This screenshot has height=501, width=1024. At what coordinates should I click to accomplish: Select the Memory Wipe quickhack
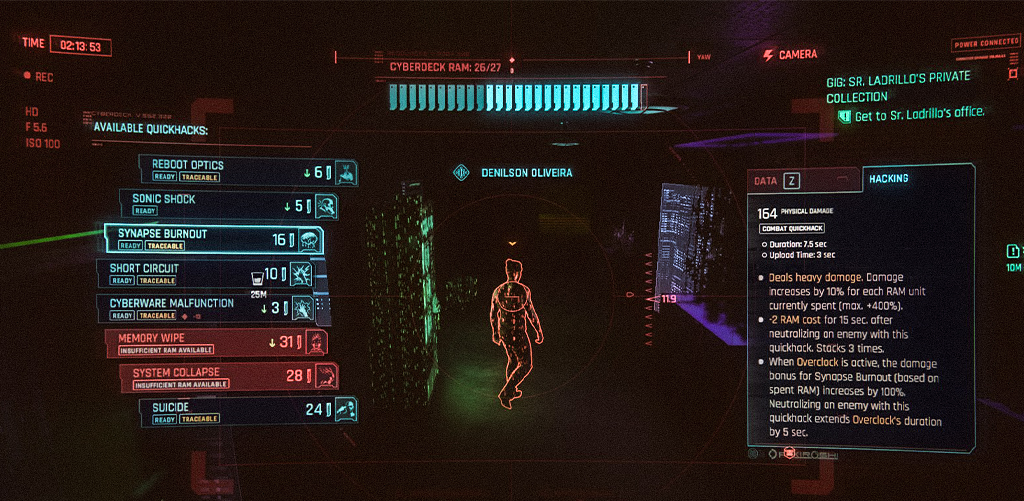216,343
